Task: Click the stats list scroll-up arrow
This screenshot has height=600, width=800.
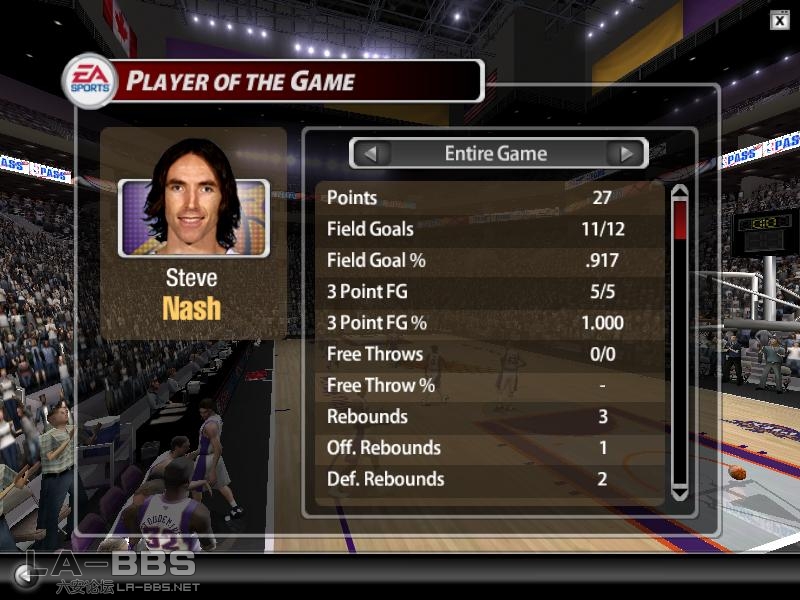Action: (680, 193)
